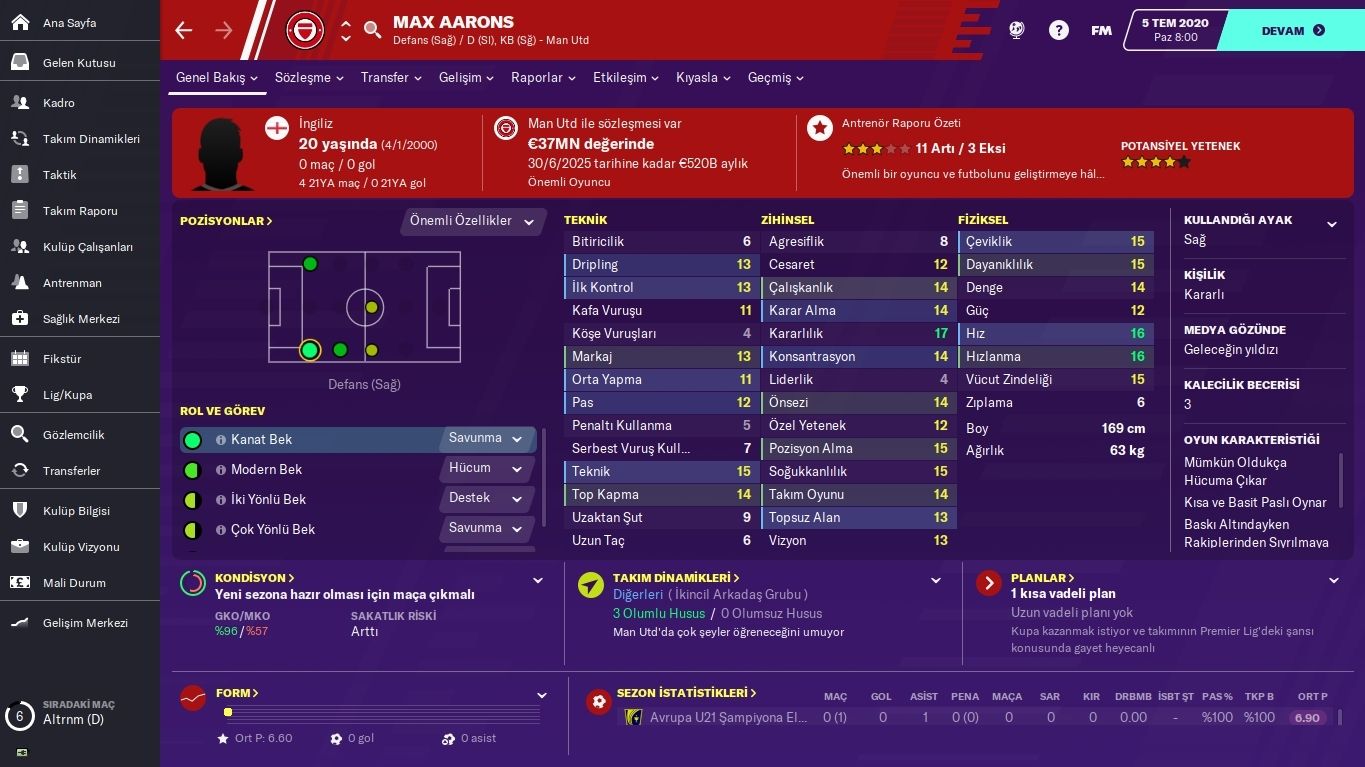Toggle the Modern Bek role highlight circle
Viewport: 1365px width, 767px height.
click(x=194, y=469)
